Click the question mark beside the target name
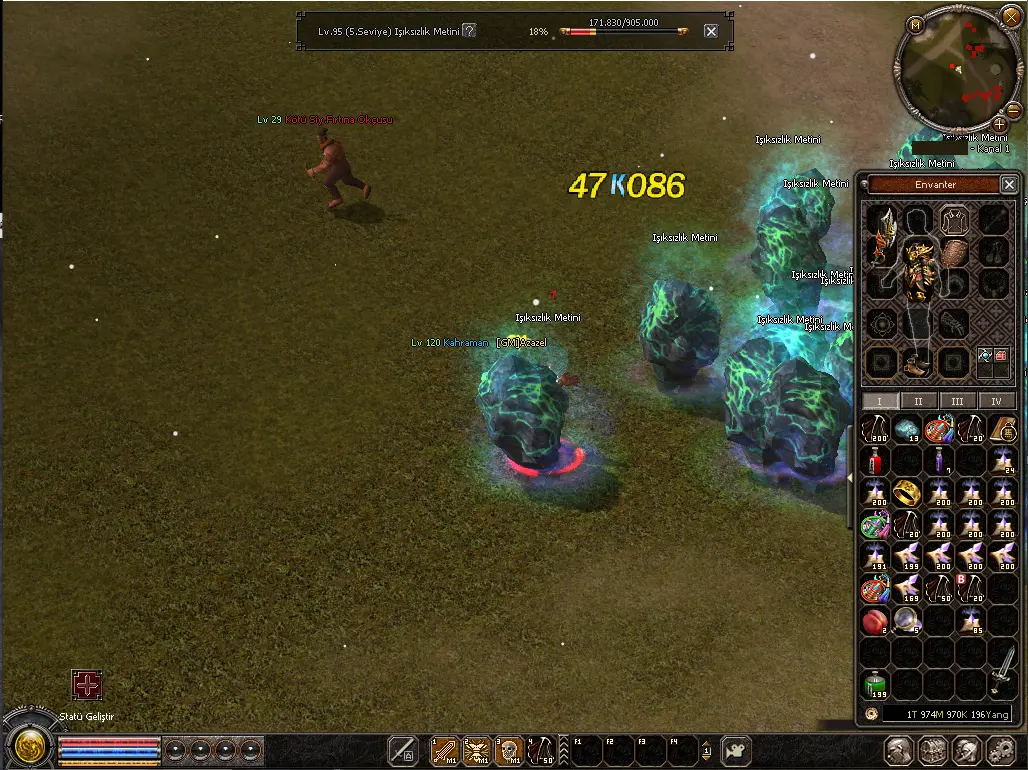1028x770 pixels. [x=469, y=31]
